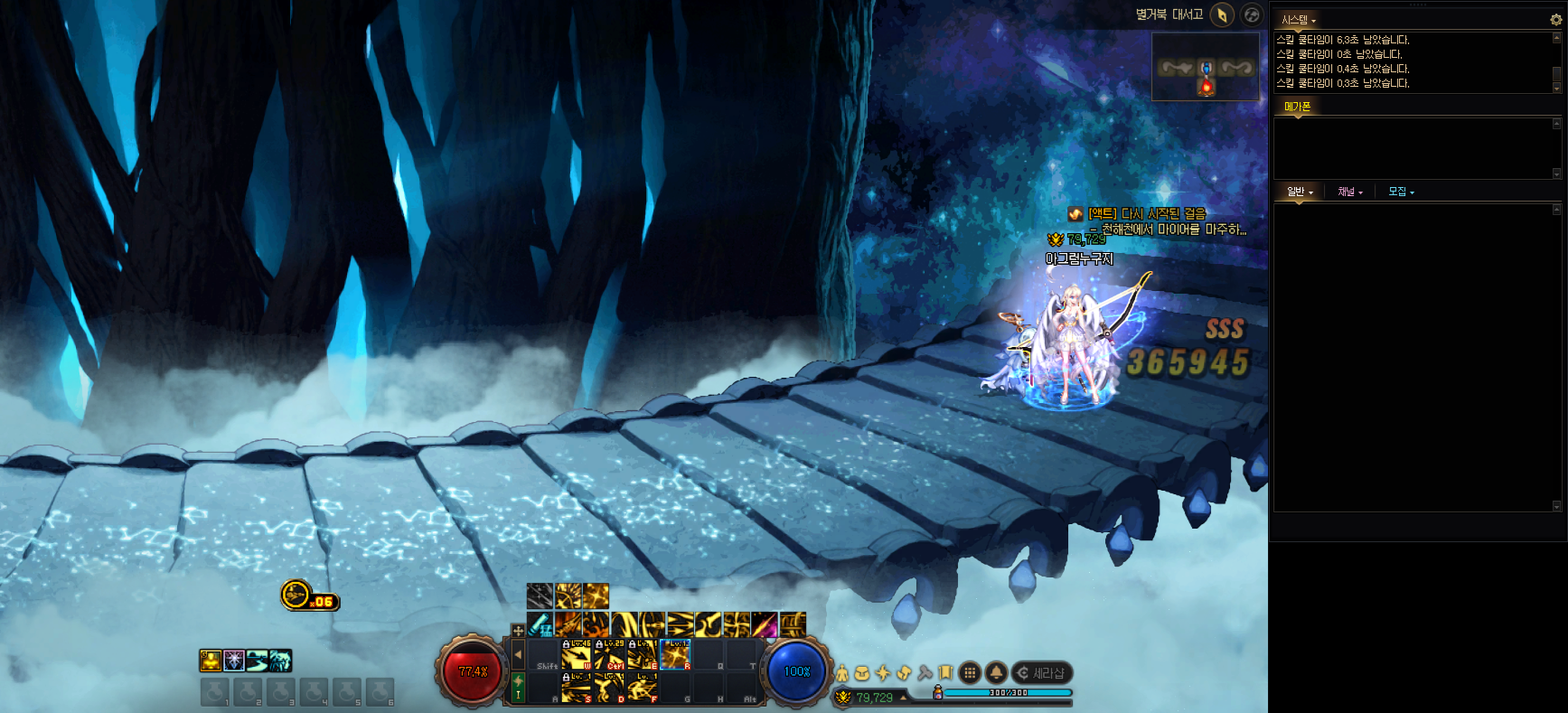Screen dimensions: 1568x713
Task: Open the grid menu button
Action: [970, 672]
